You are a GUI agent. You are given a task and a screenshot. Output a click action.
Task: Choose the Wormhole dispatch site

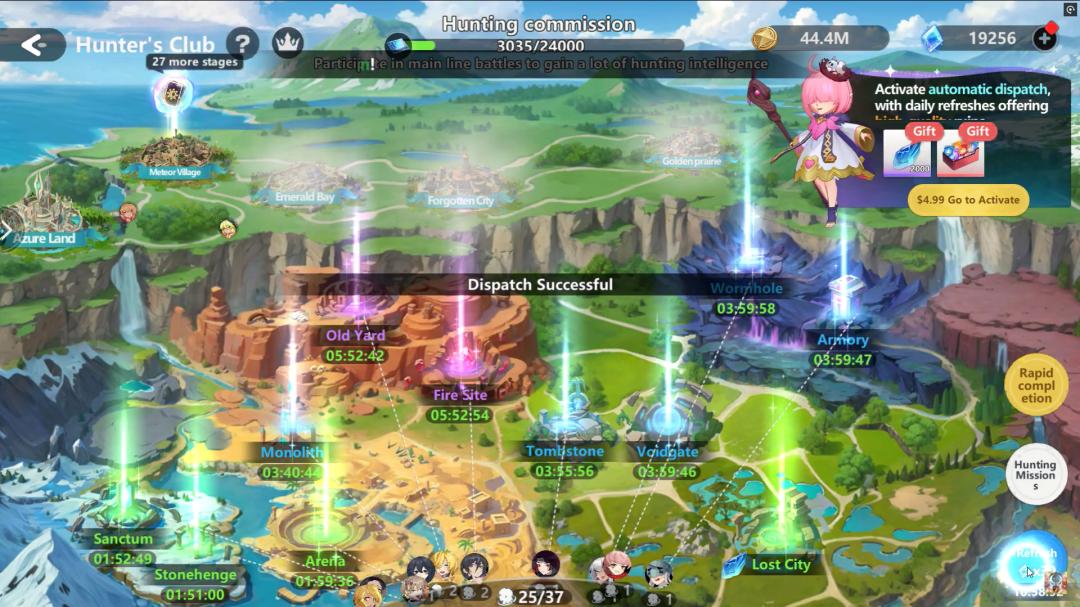(x=746, y=289)
